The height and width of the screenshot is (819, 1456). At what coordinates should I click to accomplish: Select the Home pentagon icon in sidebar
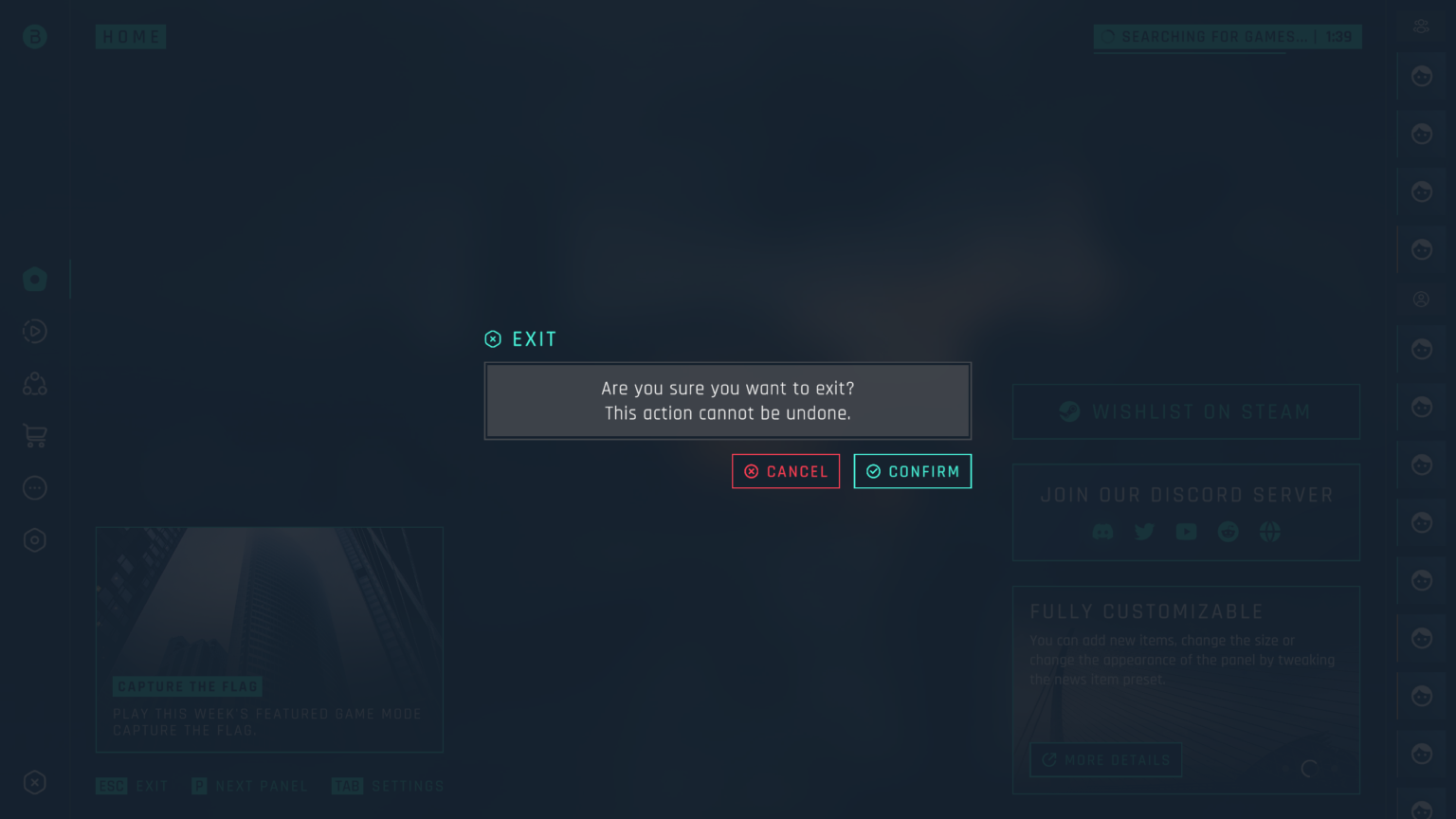click(x=35, y=279)
